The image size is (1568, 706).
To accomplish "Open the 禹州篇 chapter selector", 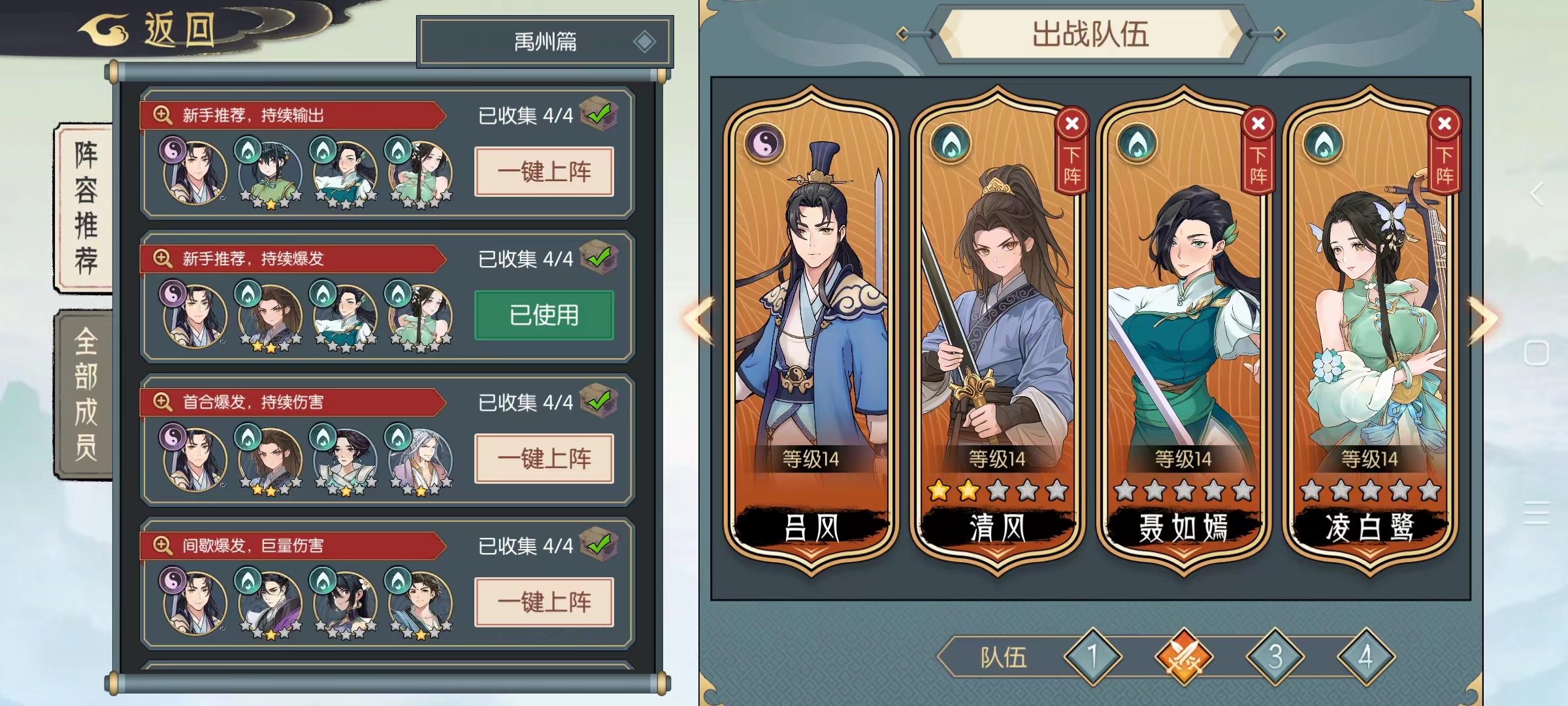I will pyautogui.click(x=546, y=39).
